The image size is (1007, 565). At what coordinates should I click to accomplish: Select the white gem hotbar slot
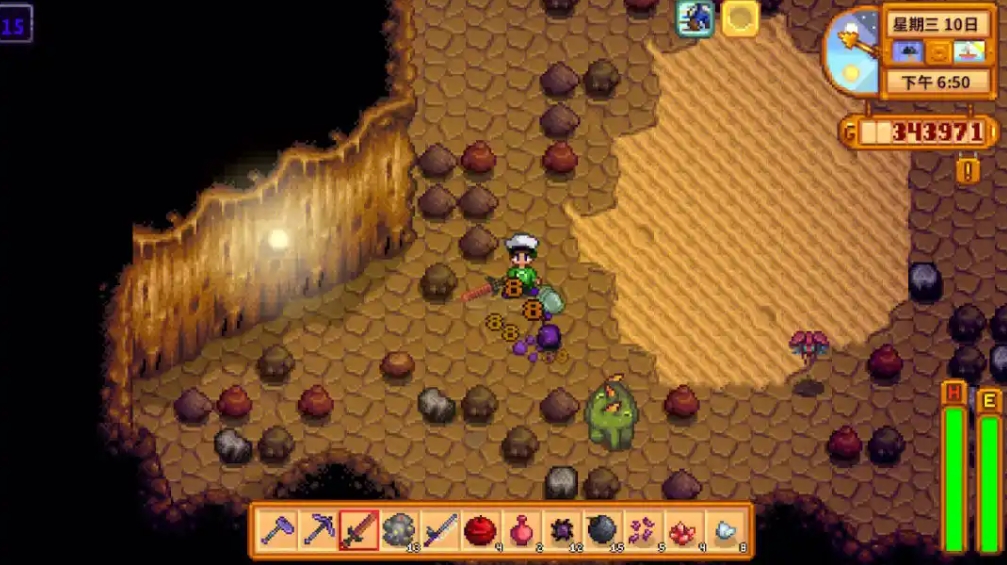725,530
